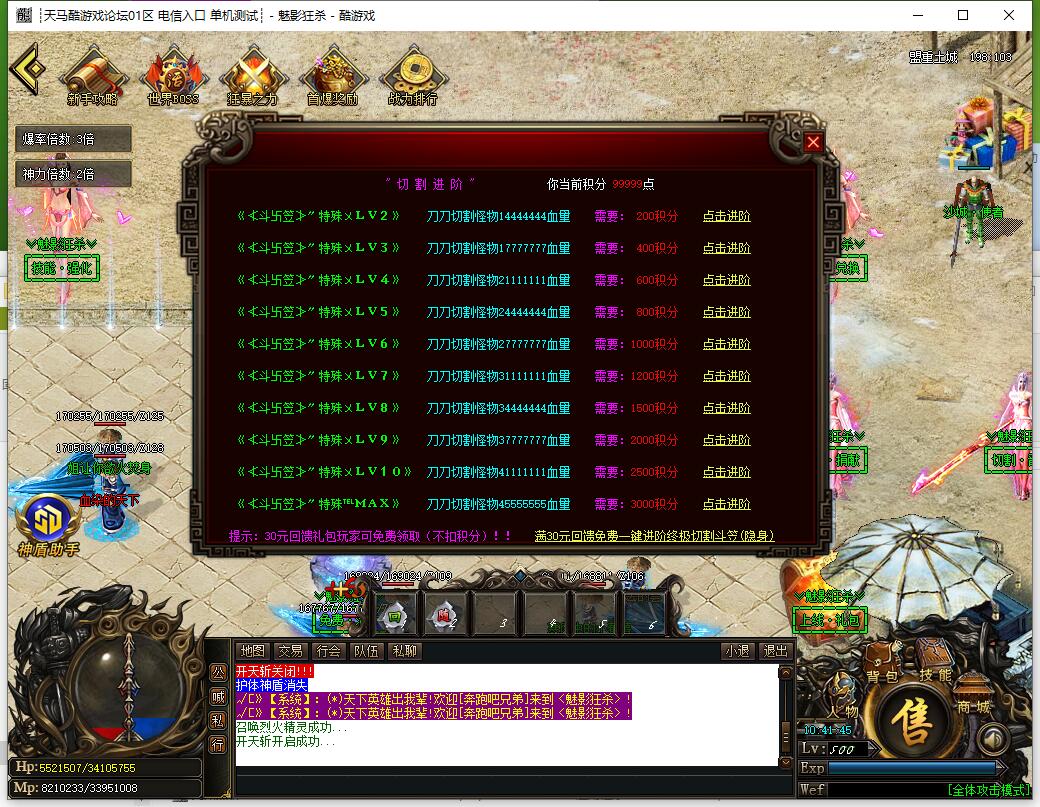Click 点击进阶 for the LV2 upgrade row
This screenshot has height=807, width=1040.
point(726,216)
